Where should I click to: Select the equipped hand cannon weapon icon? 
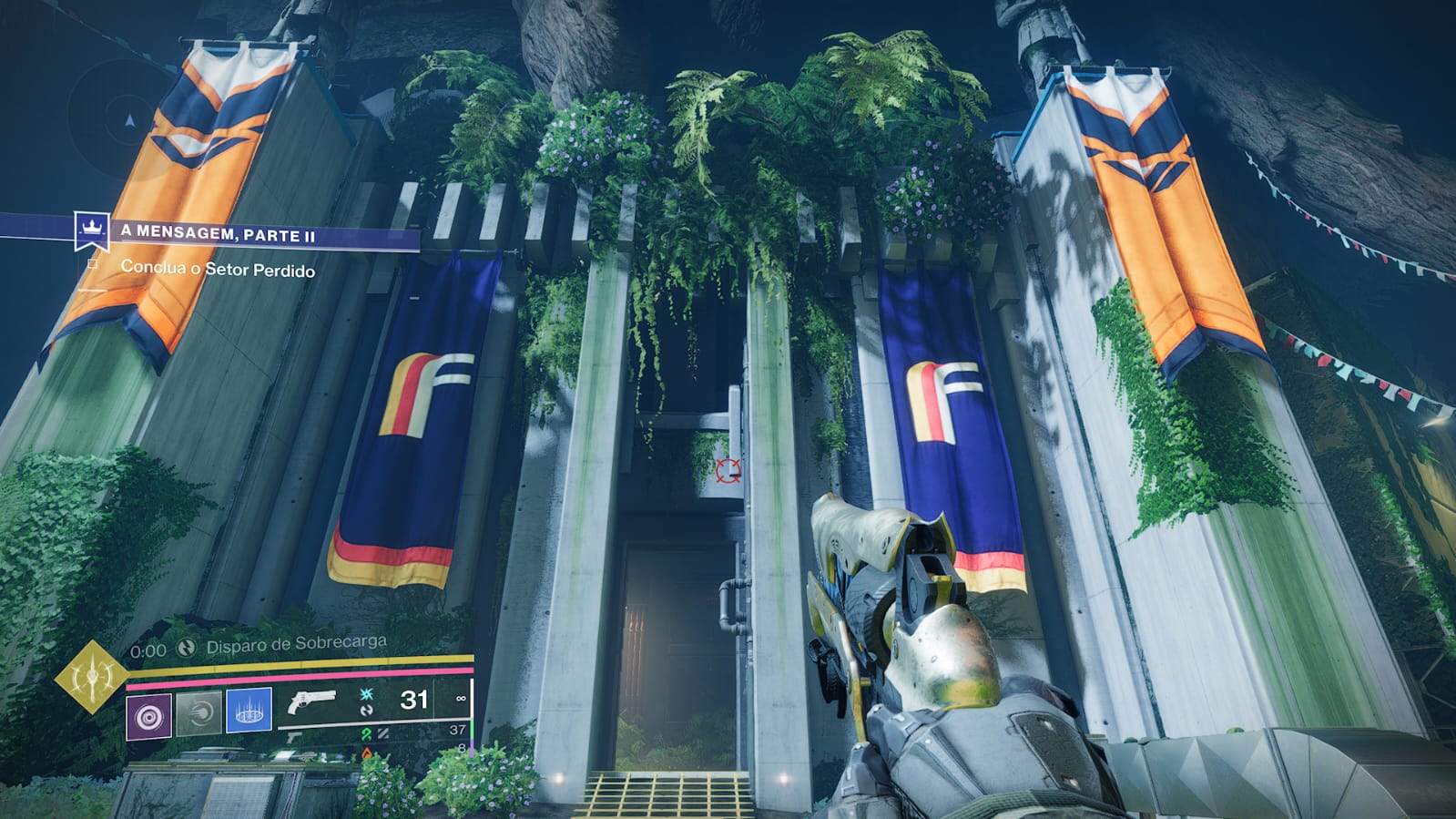(x=311, y=702)
